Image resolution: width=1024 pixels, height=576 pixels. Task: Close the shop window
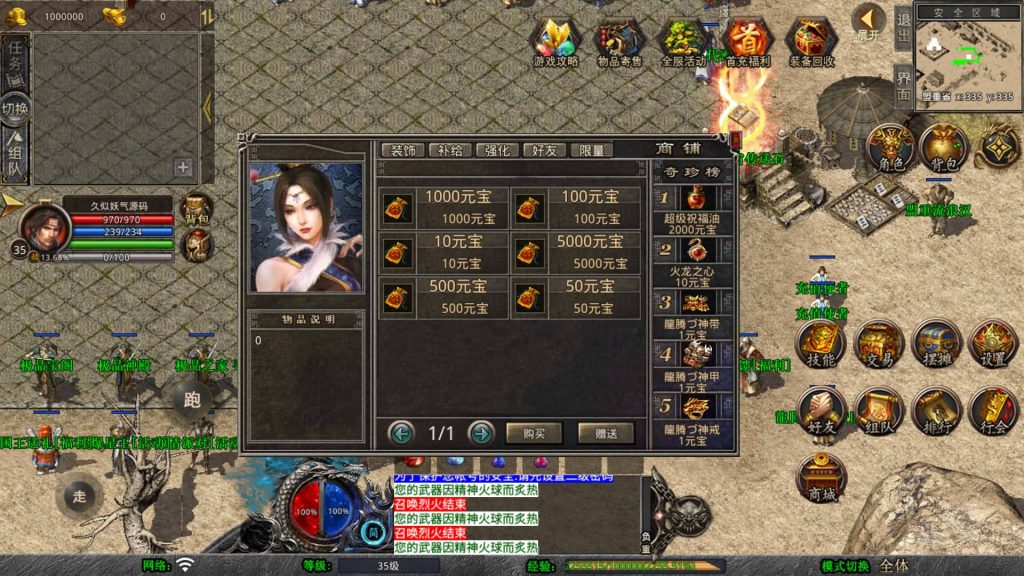pos(736,139)
